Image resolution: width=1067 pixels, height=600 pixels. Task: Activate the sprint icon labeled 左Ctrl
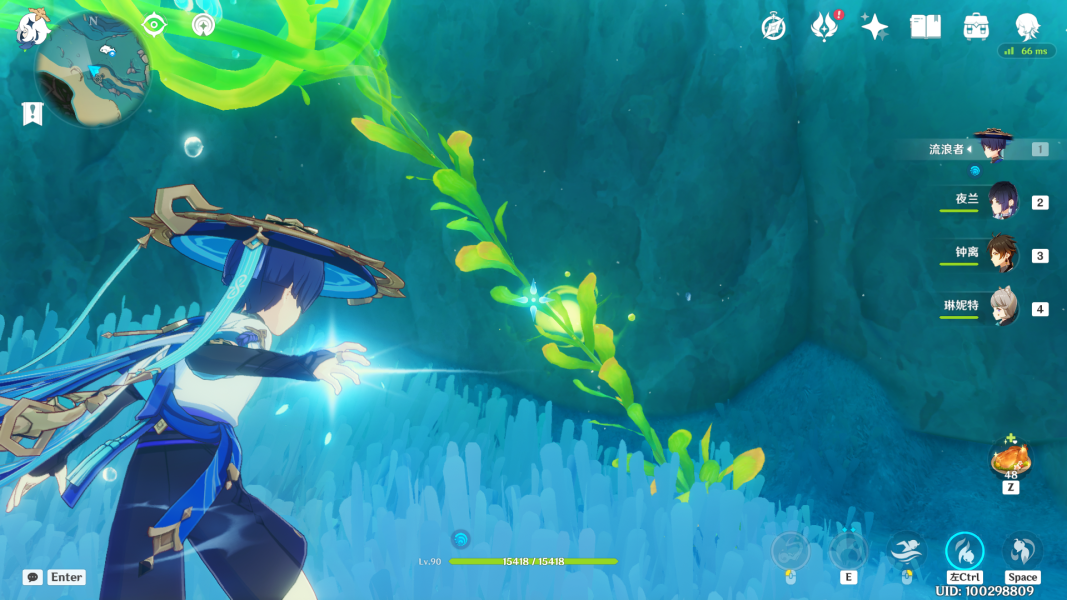(965, 552)
